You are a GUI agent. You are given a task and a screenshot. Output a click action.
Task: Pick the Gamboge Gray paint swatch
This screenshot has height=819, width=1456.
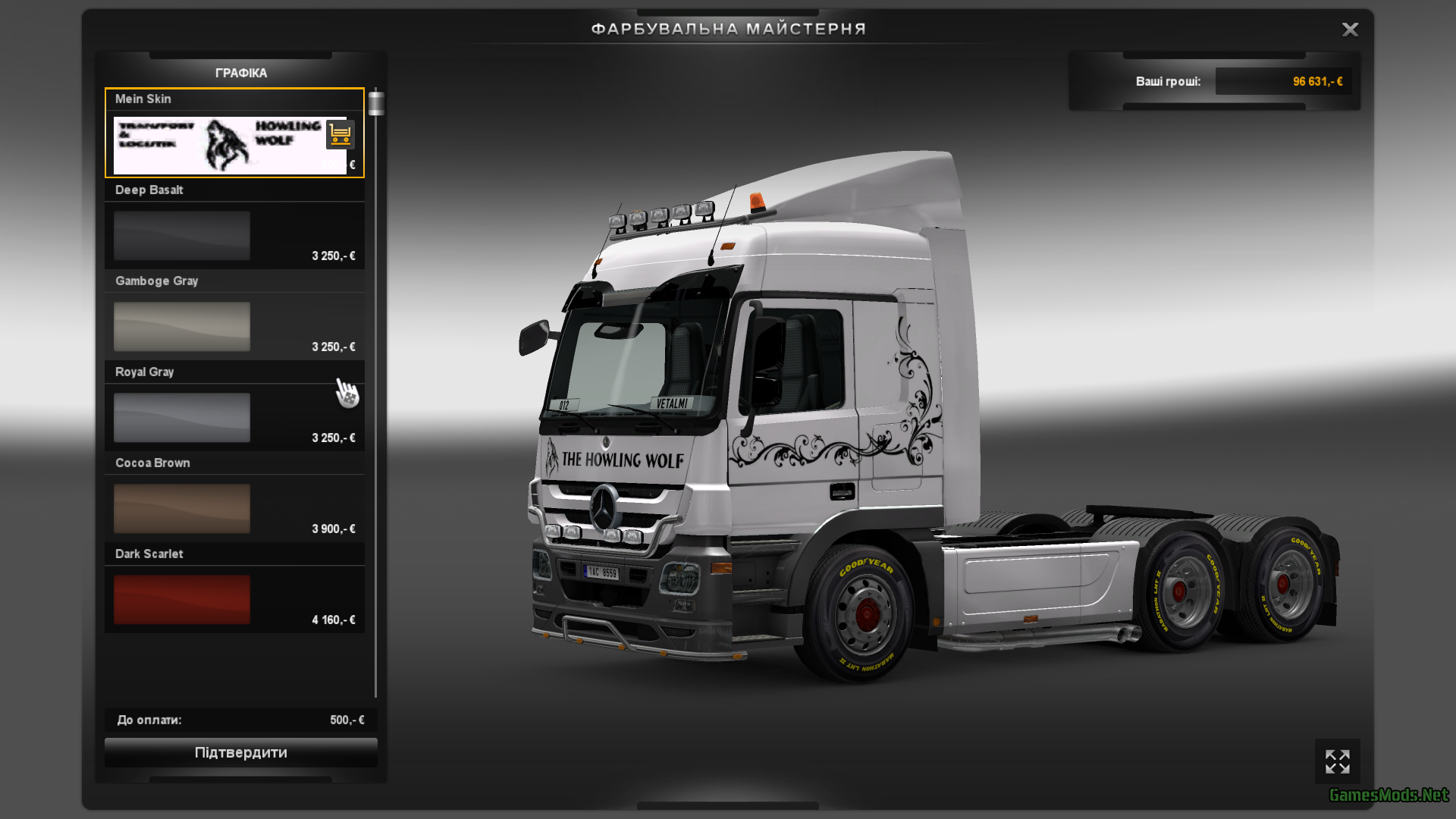point(182,327)
